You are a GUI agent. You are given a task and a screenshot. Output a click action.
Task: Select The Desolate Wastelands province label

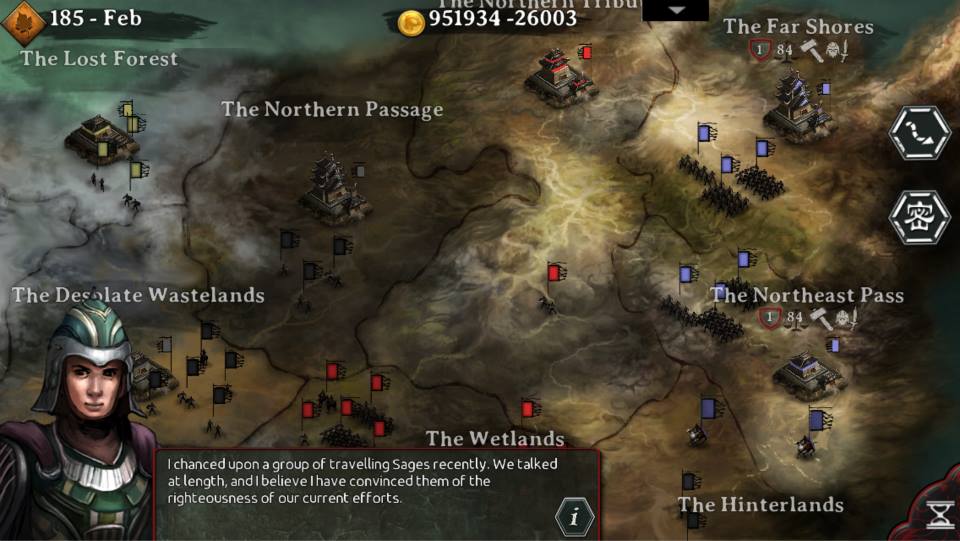(138, 295)
